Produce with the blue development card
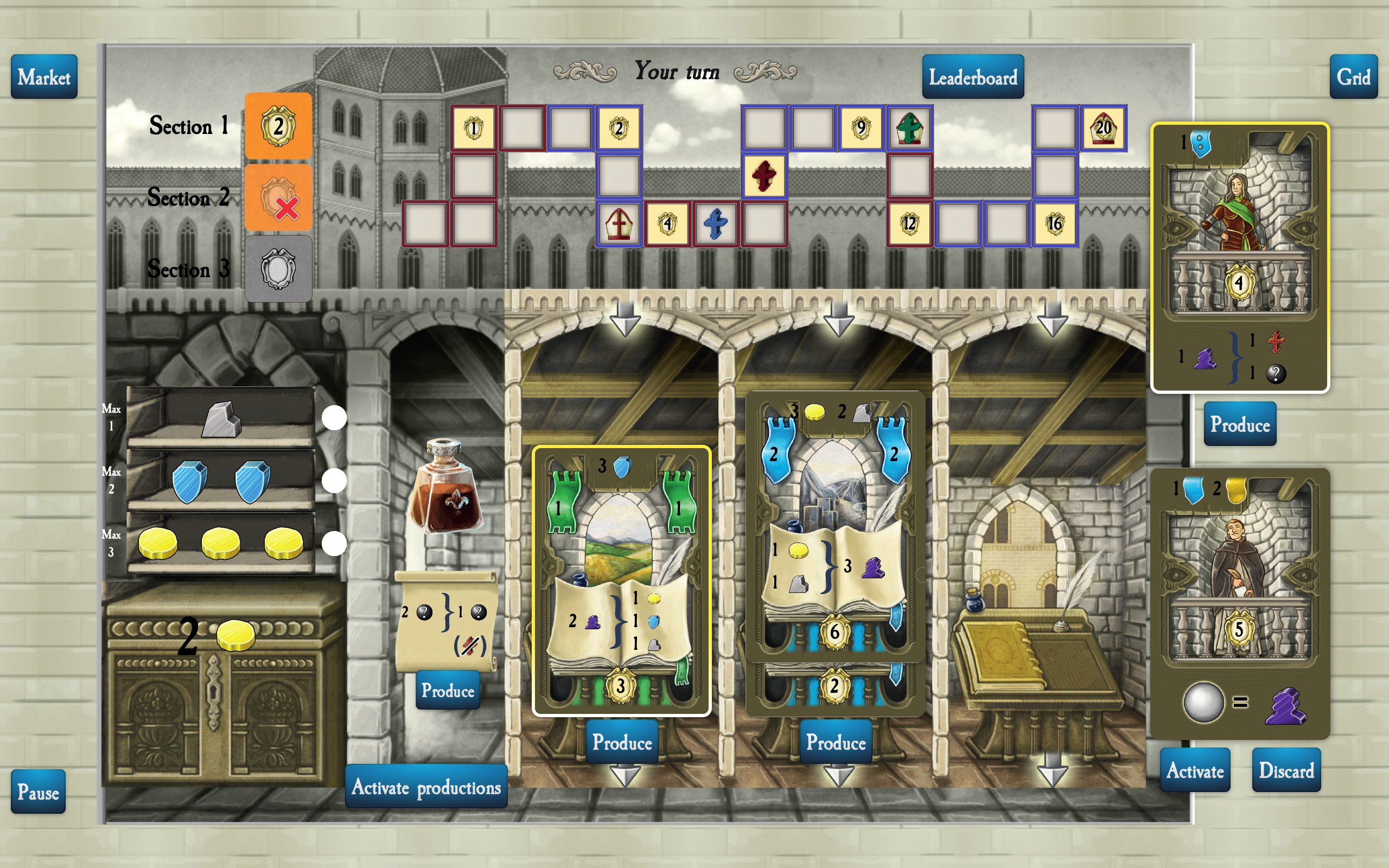This screenshot has height=868, width=1389. 835,742
